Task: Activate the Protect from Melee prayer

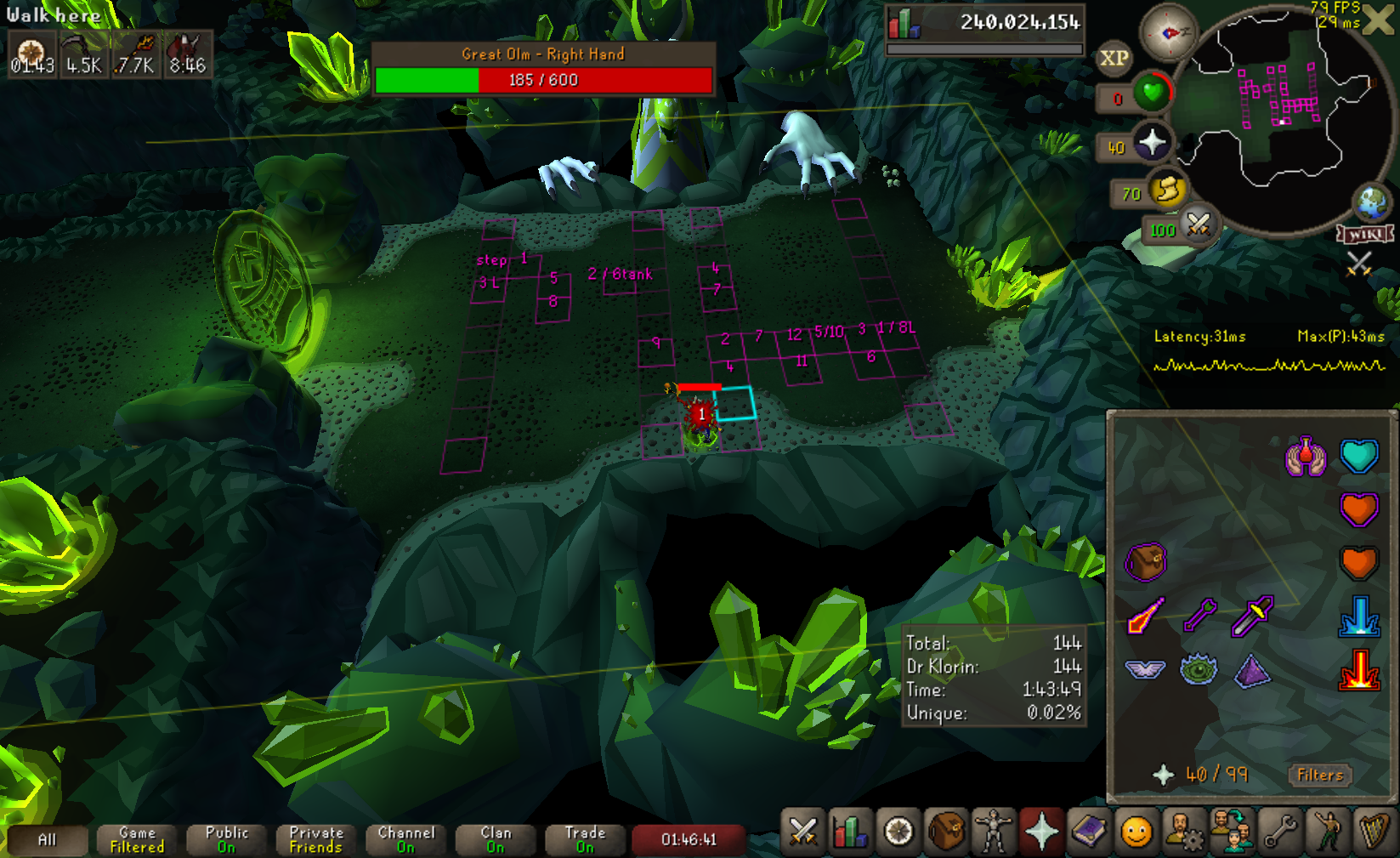Action: click(1252, 616)
